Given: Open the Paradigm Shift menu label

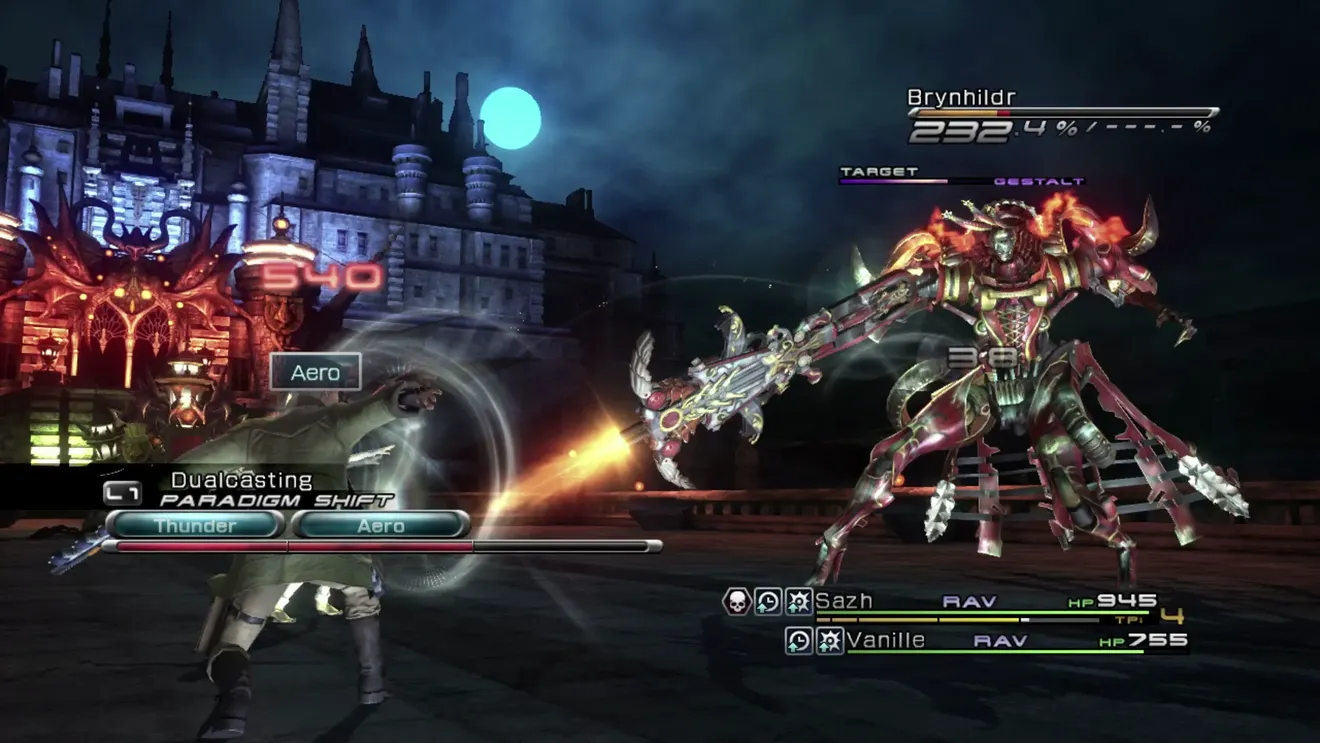Looking at the screenshot, I should 276,500.
